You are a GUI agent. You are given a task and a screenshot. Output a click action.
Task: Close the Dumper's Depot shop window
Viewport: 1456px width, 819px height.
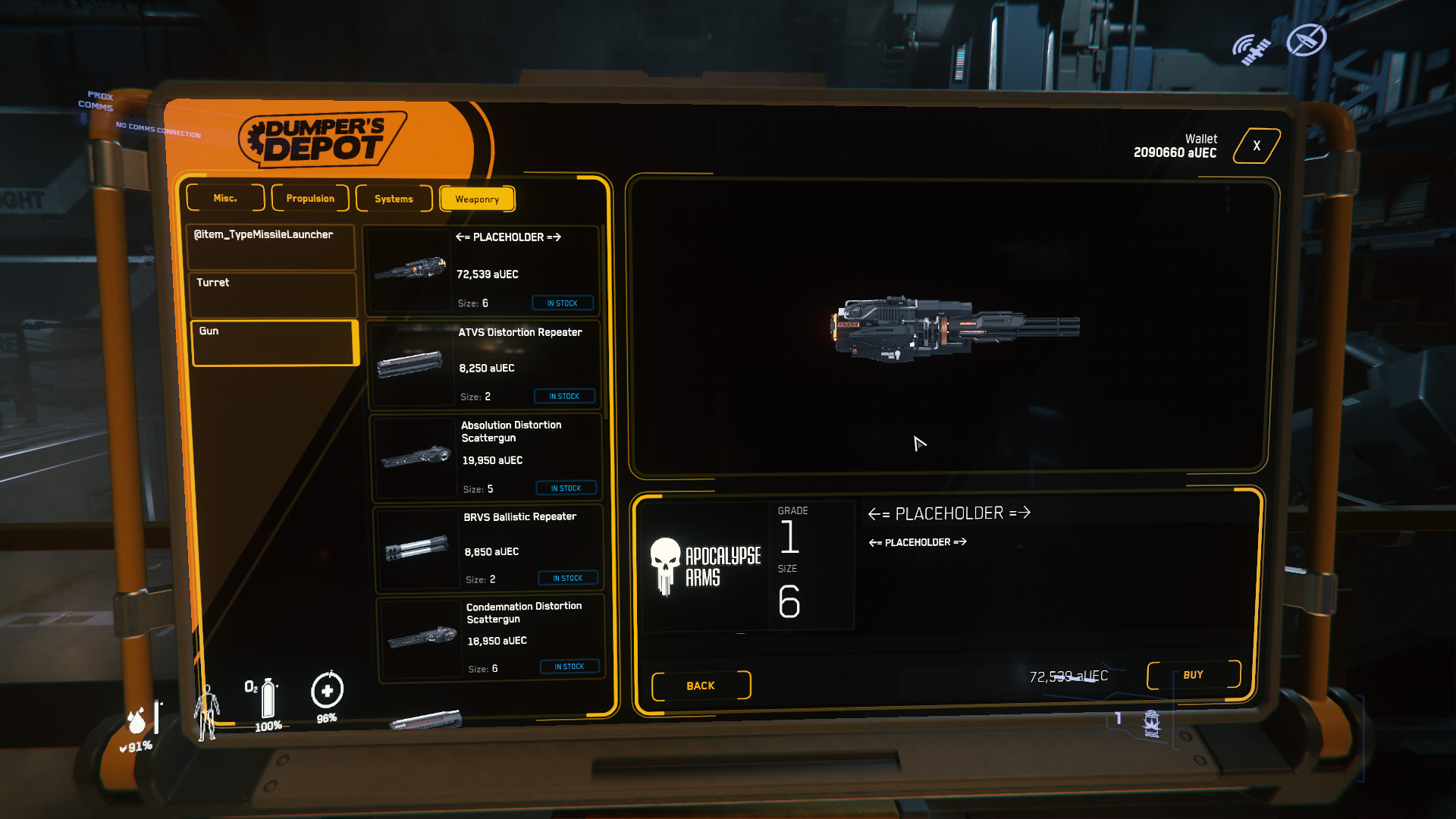(x=1257, y=146)
